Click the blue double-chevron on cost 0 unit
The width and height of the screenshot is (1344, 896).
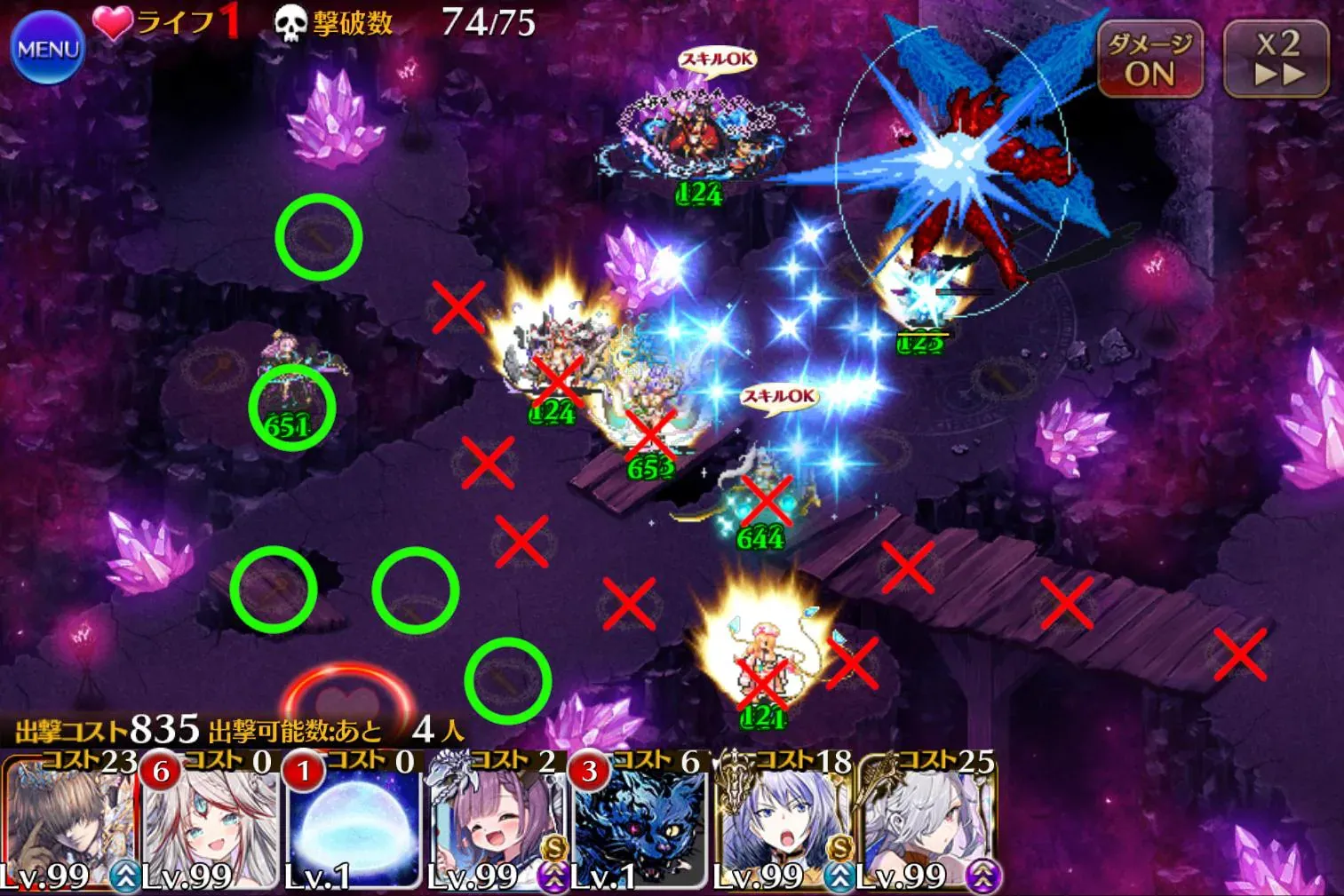pos(124,876)
